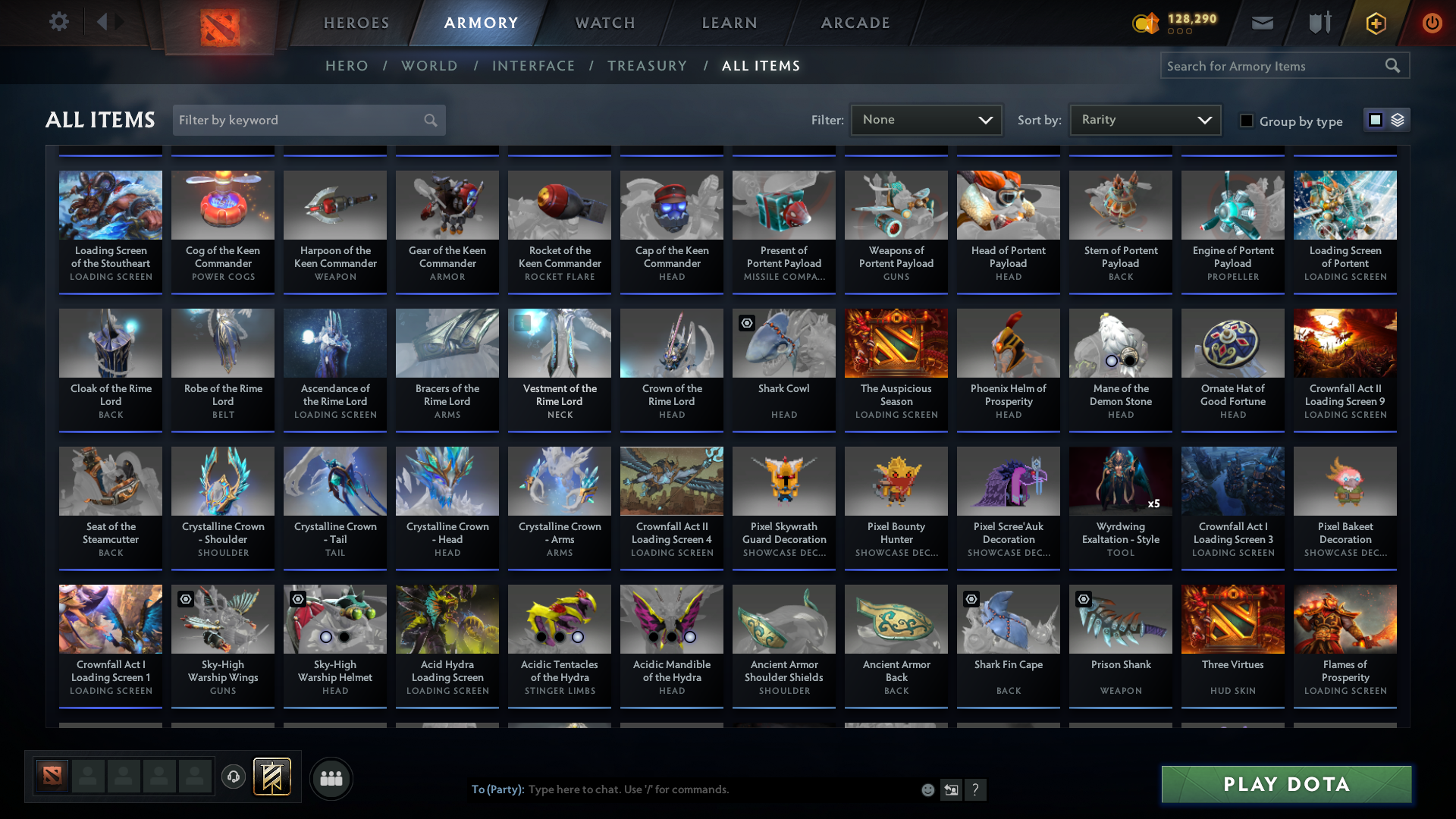The height and width of the screenshot is (819, 1456).
Task: Click the armory plus hexagon icon
Action: [x=1375, y=23]
